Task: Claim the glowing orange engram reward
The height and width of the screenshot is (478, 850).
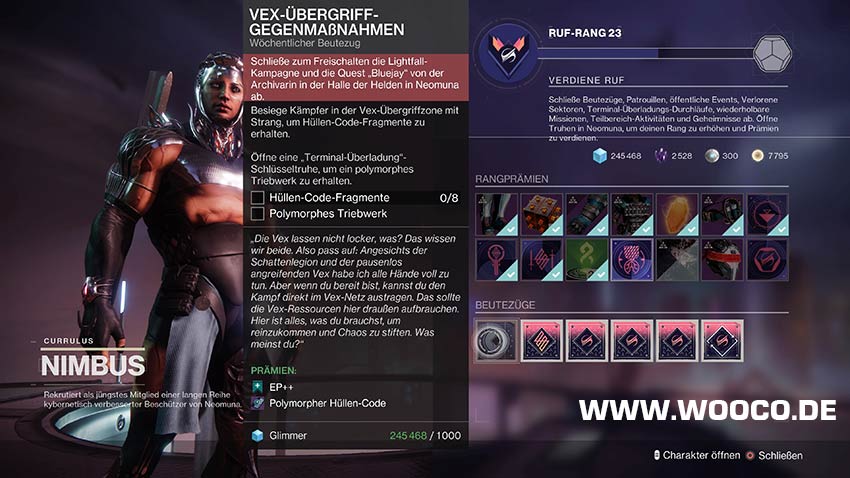Action: pyautogui.click(x=677, y=214)
